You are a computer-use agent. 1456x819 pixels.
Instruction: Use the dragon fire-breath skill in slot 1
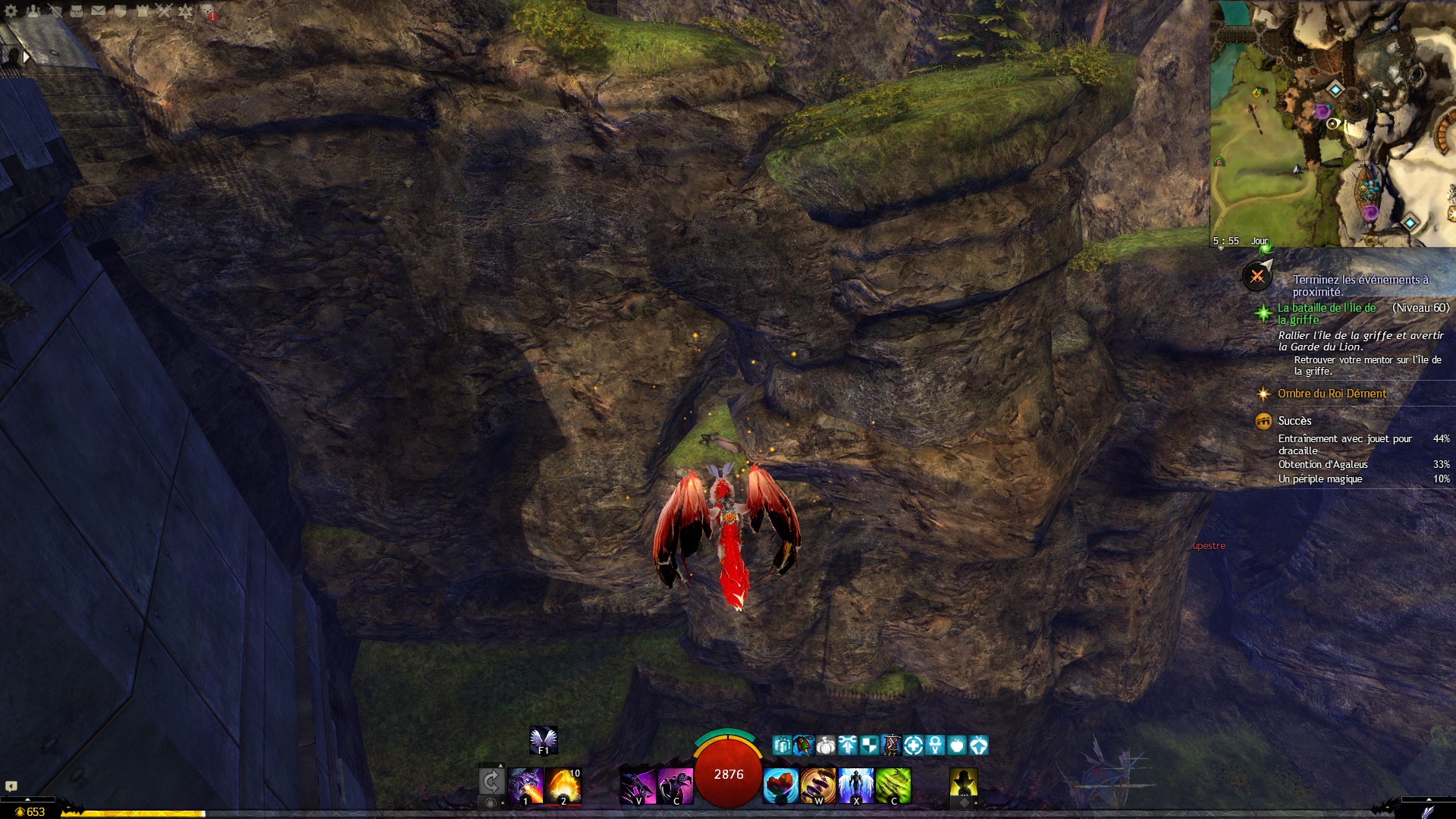click(526, 786)
